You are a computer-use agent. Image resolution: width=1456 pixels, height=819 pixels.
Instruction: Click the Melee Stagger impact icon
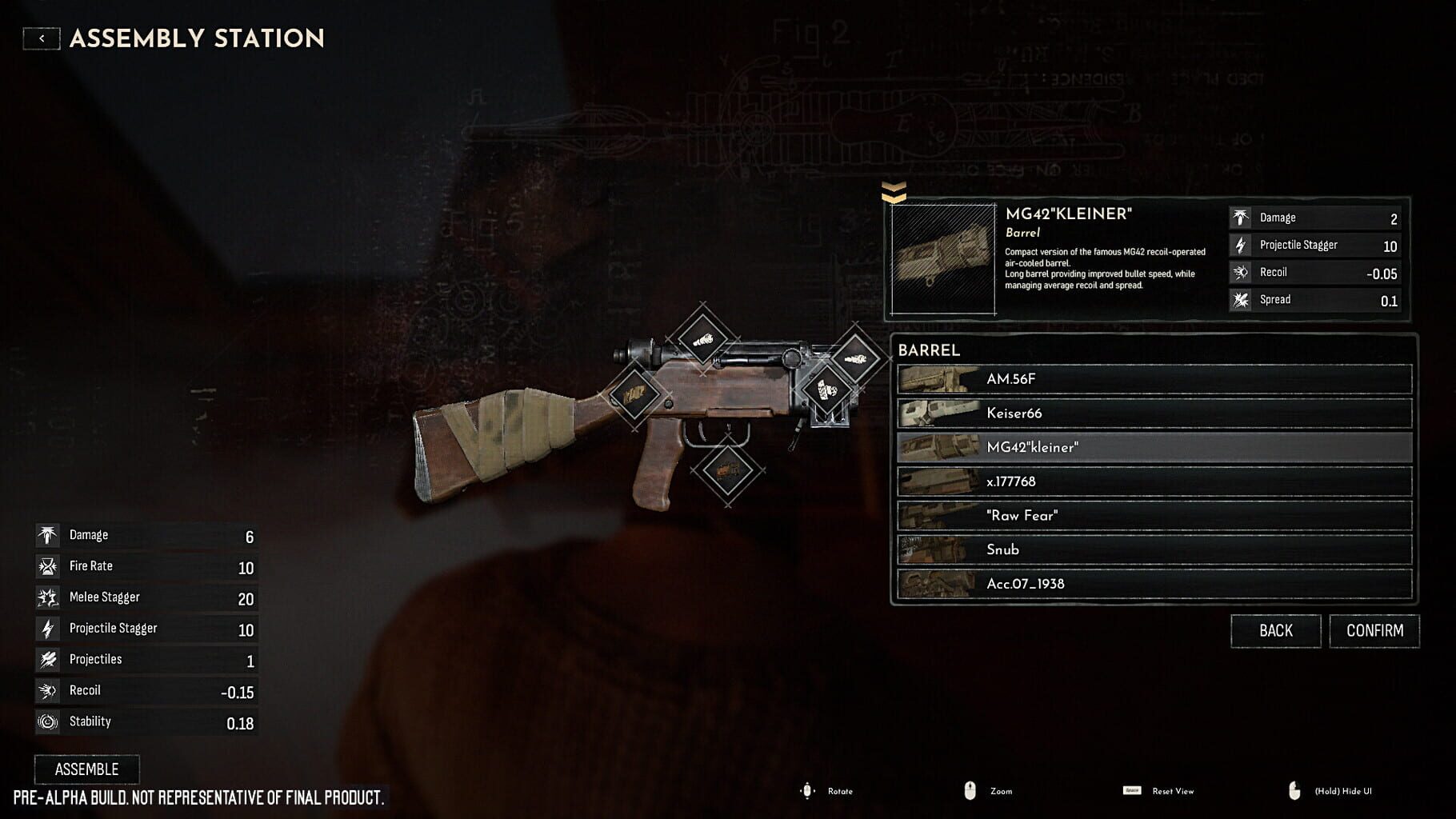pyautogui.click(x=46, y=597)
